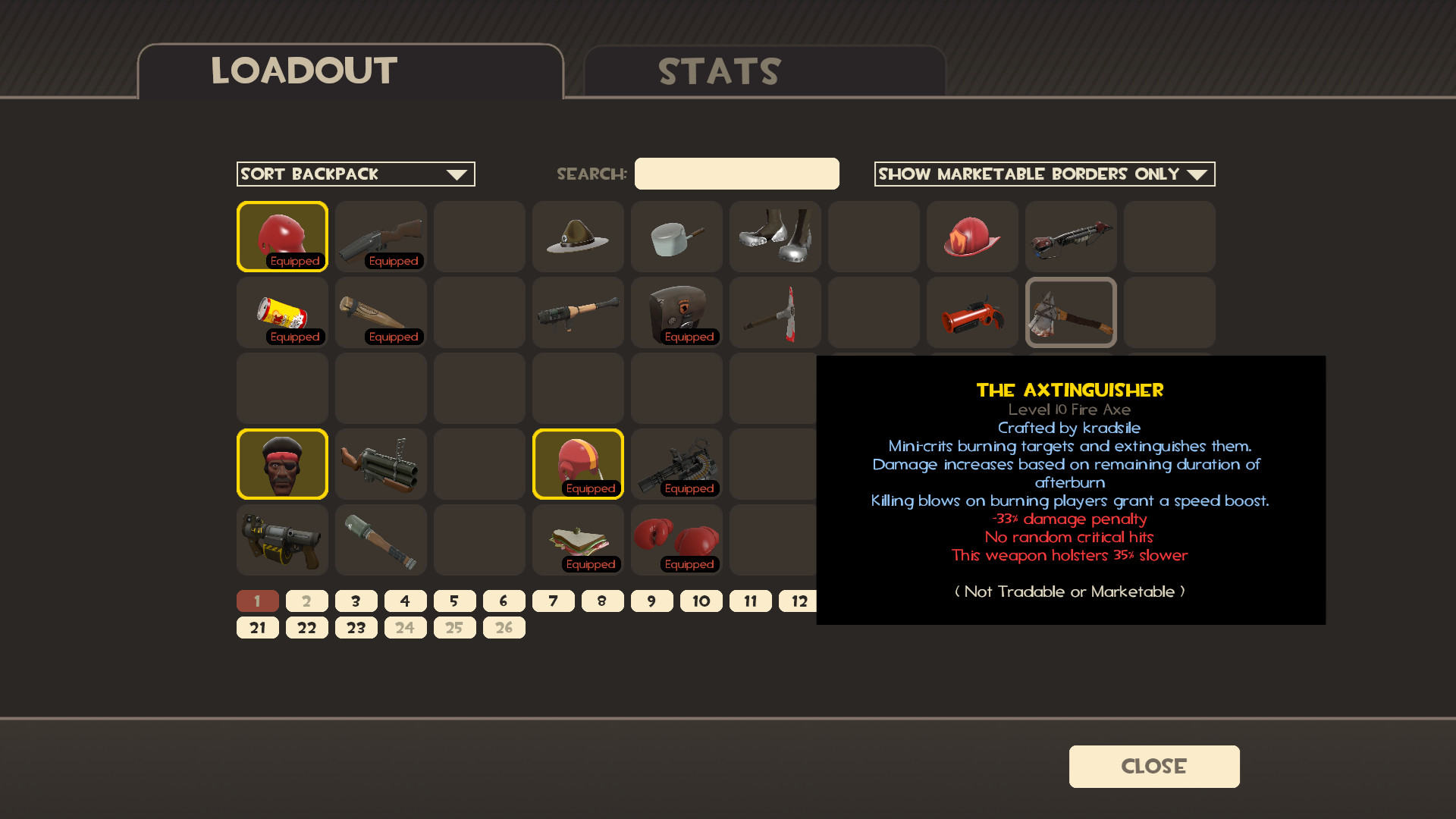Go to backpack page 10
Viewport: 1456px width, 819px height.
tap(701, 601)
